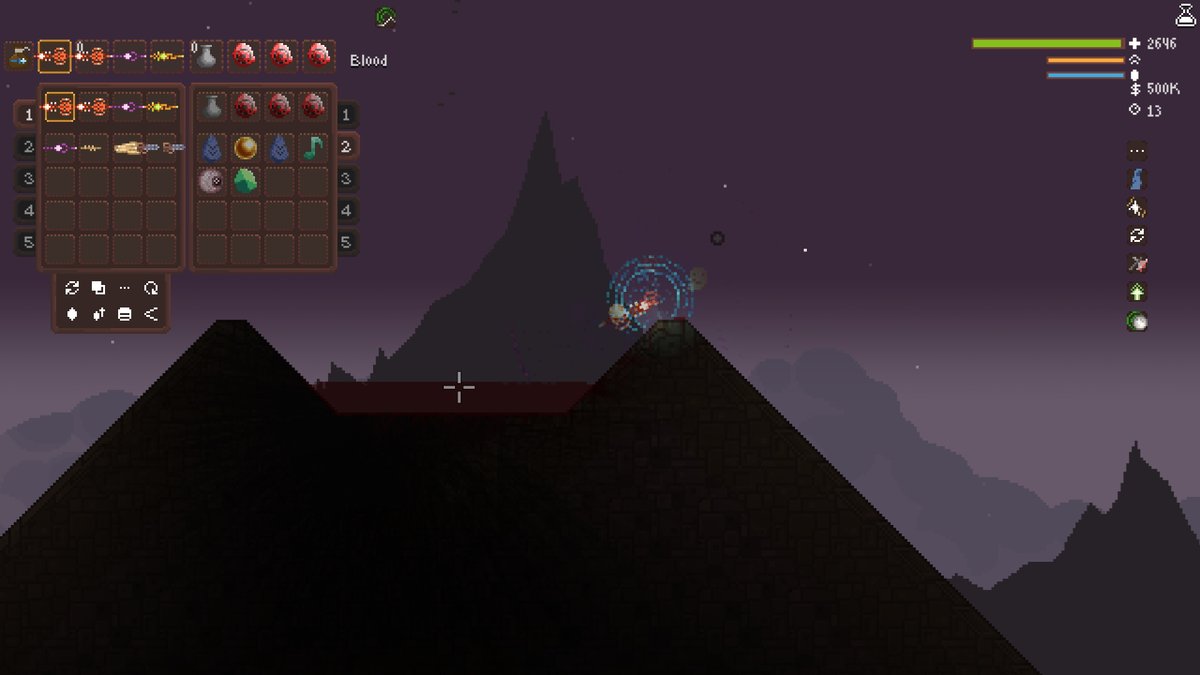Select the green music note item
This screenshot has width=1200, height=675.
pyautogui.click(x=313, y=148)
